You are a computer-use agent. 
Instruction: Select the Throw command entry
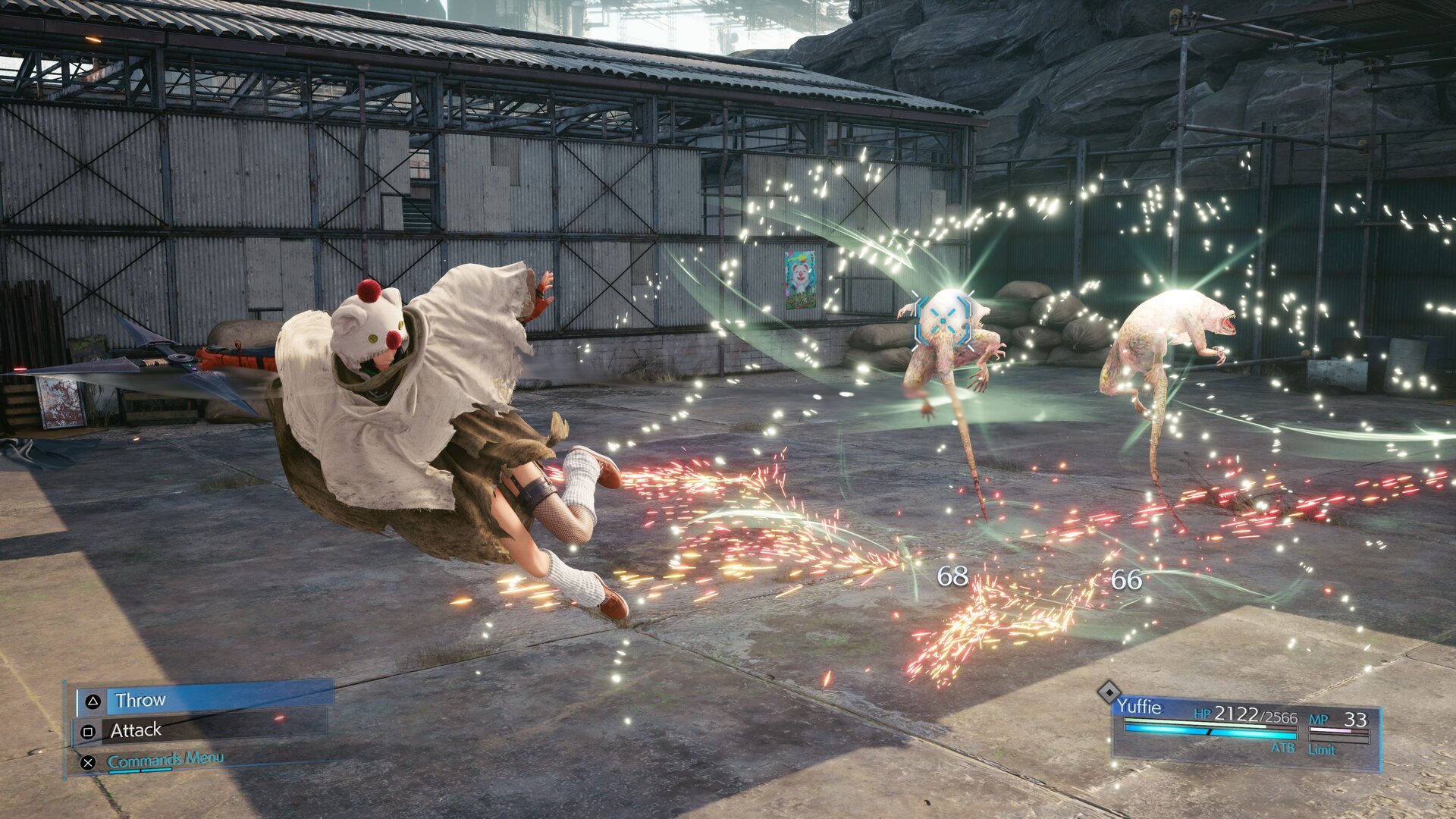141,700
